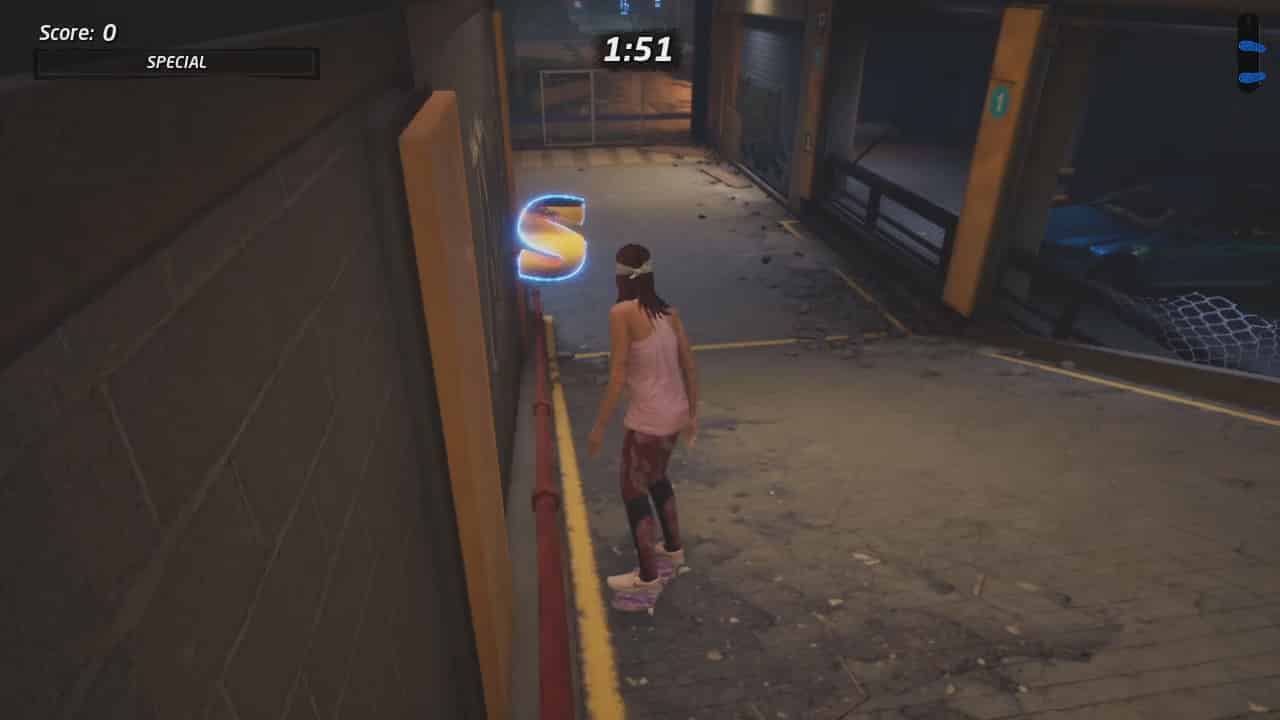Click the SPECIAL progress bar

pyautogui.click(x=176, y=63)
